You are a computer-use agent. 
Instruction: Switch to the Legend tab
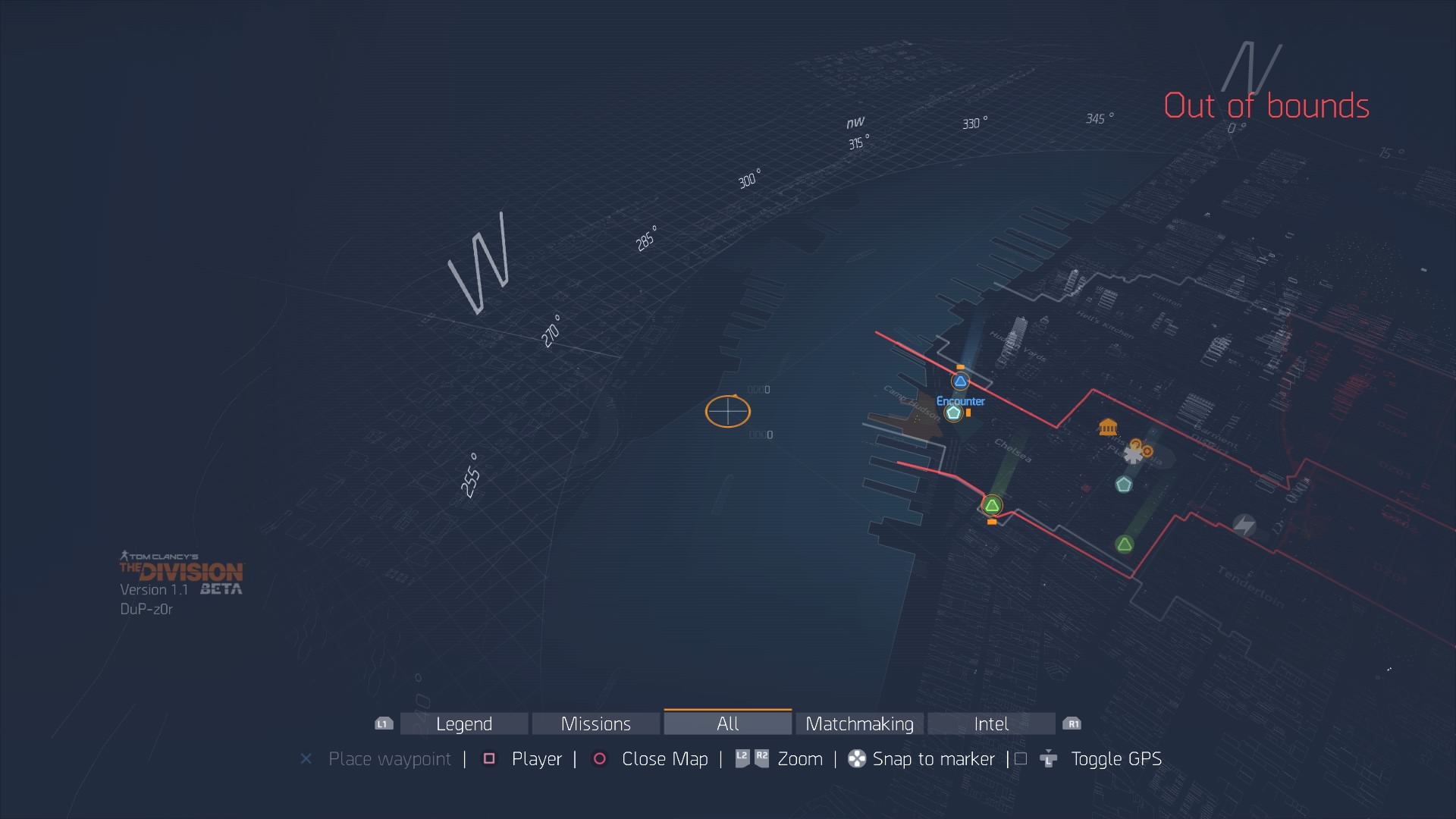(x=464, y=723)
